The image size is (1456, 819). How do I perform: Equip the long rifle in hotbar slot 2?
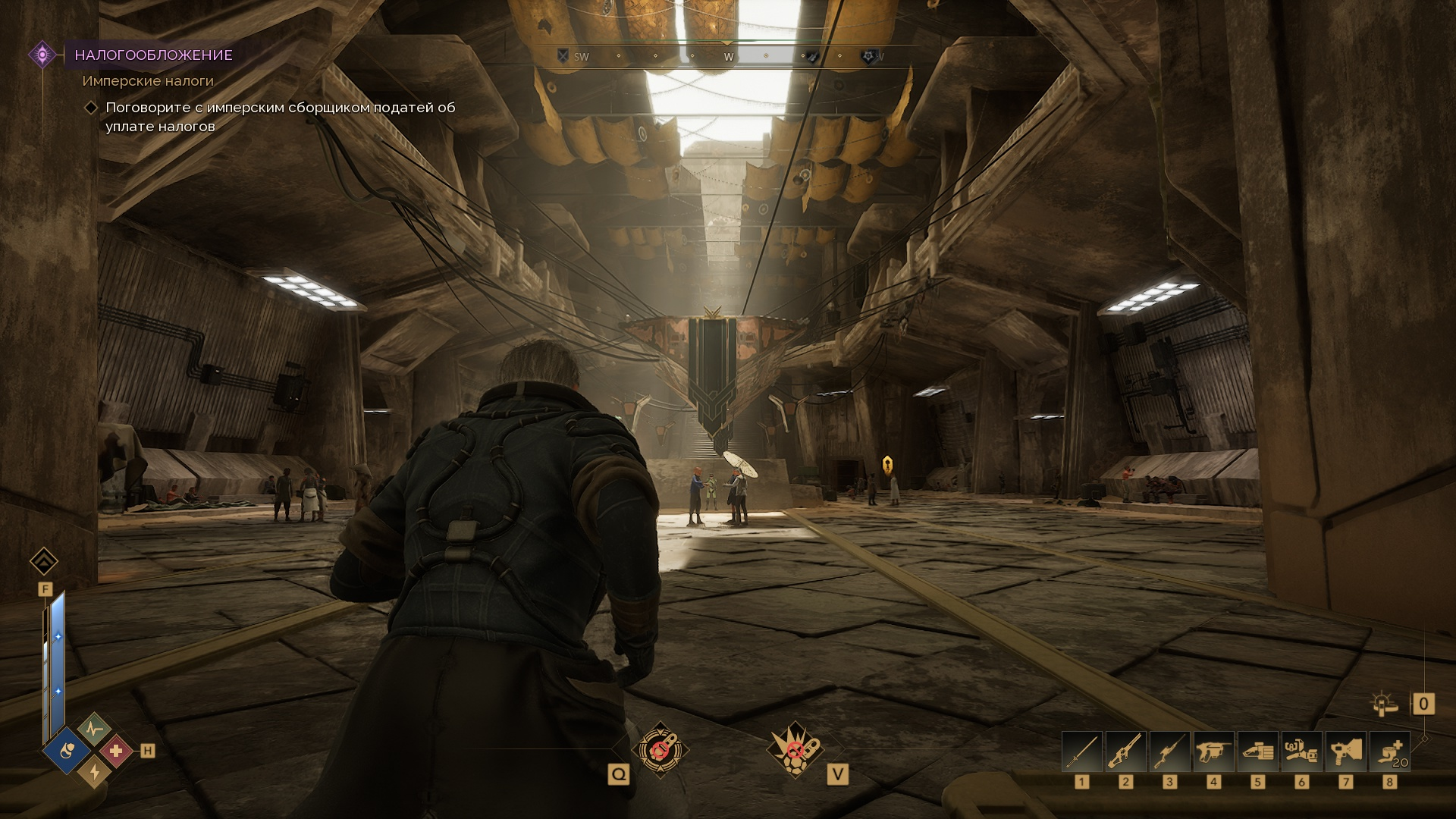[1125, 752]
